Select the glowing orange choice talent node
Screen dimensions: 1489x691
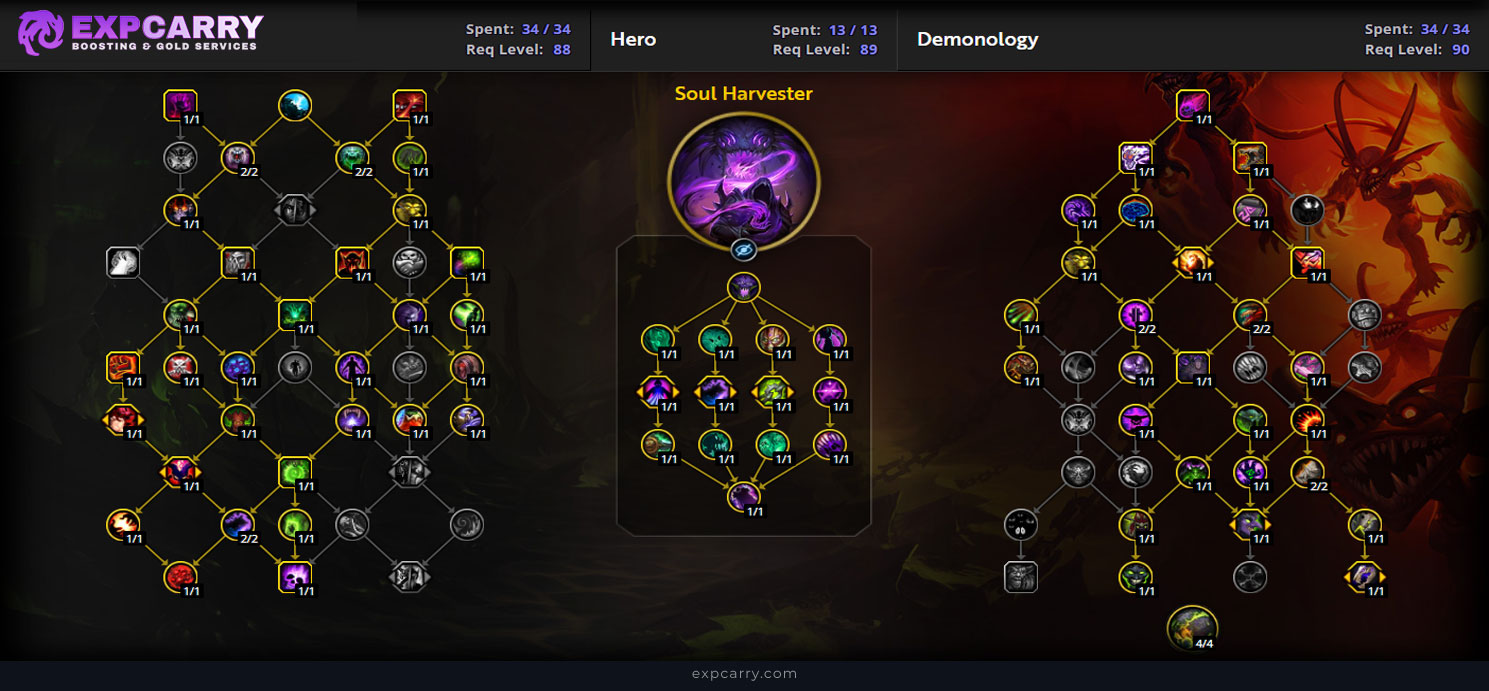(1192, 262)
